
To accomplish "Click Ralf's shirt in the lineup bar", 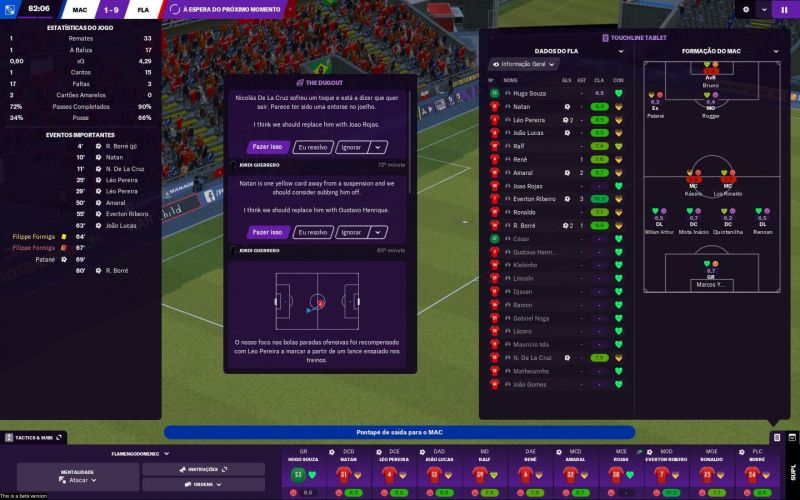I will 479,474.
